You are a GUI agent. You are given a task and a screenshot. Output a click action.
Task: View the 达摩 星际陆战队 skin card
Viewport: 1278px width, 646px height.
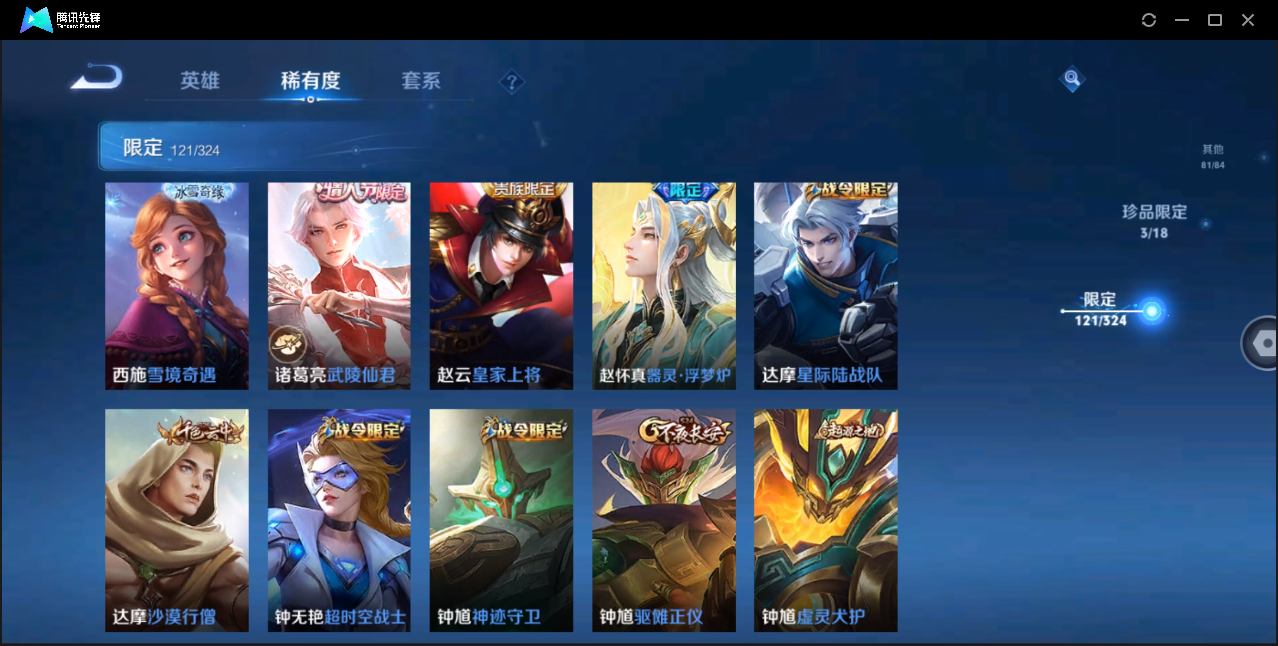[x=825, y=286]
